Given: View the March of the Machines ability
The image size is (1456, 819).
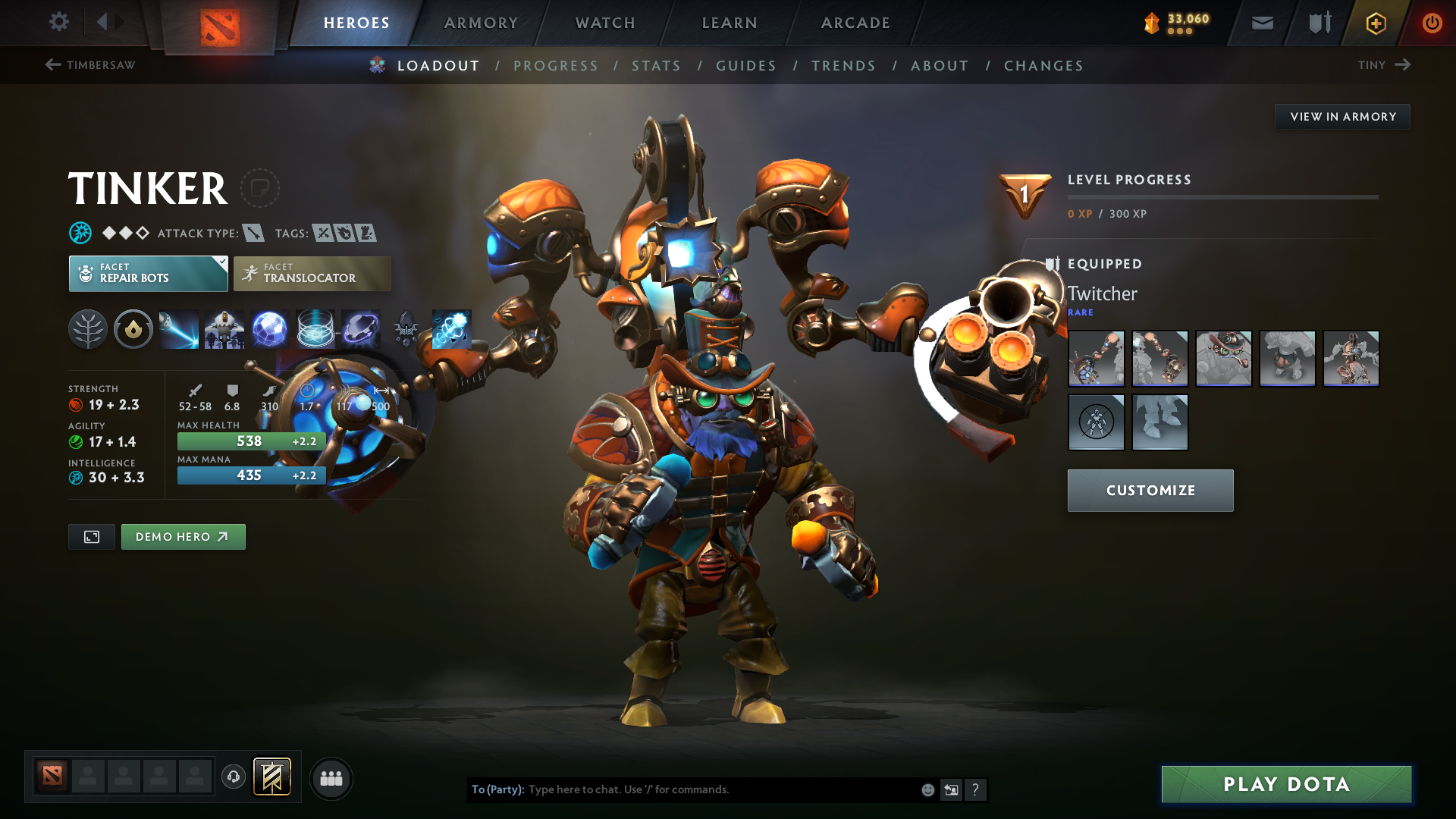Looking at the screenshot, I should tap(224, 329).
